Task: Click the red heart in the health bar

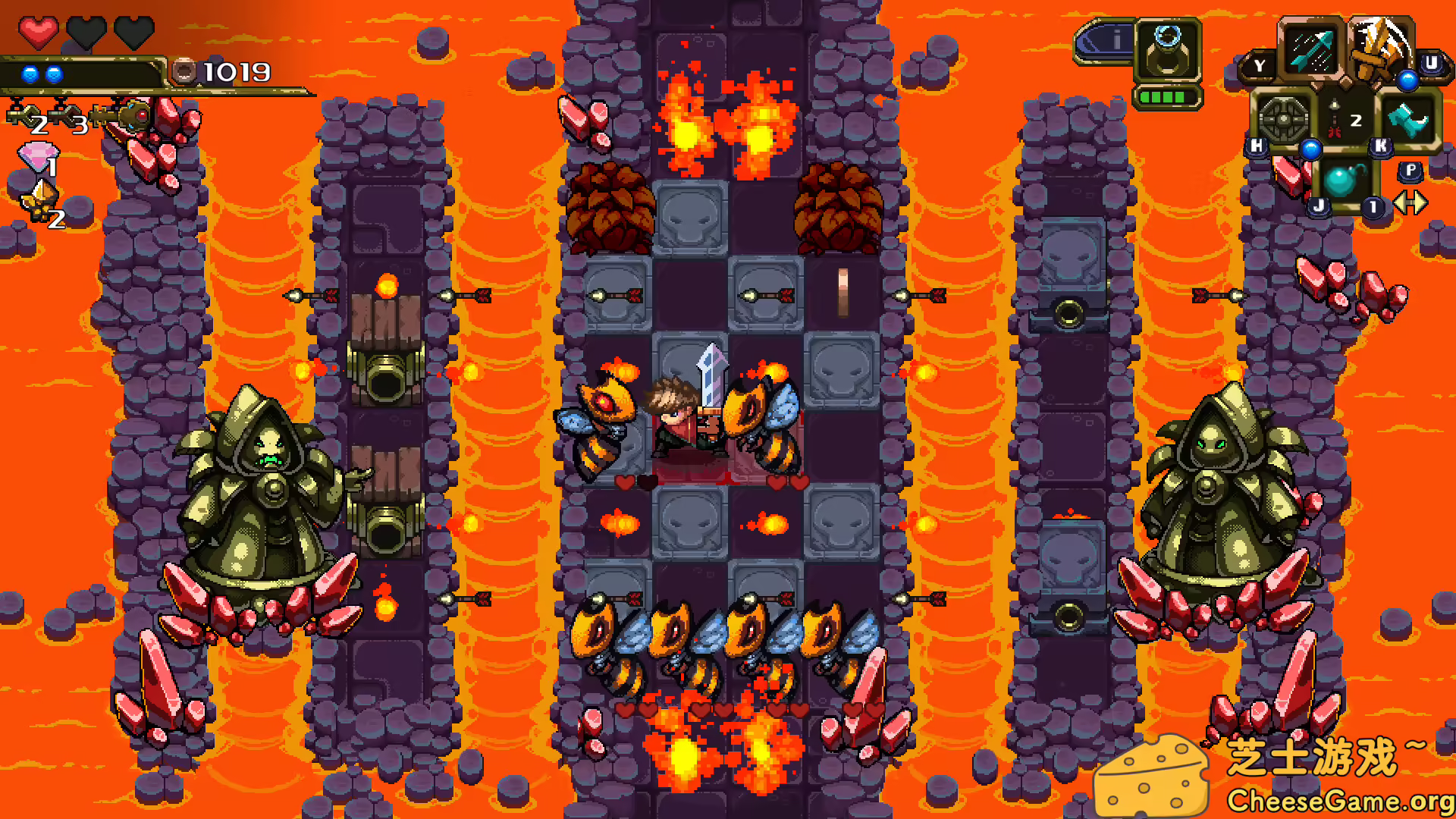Action: click(x=39, y=33)
